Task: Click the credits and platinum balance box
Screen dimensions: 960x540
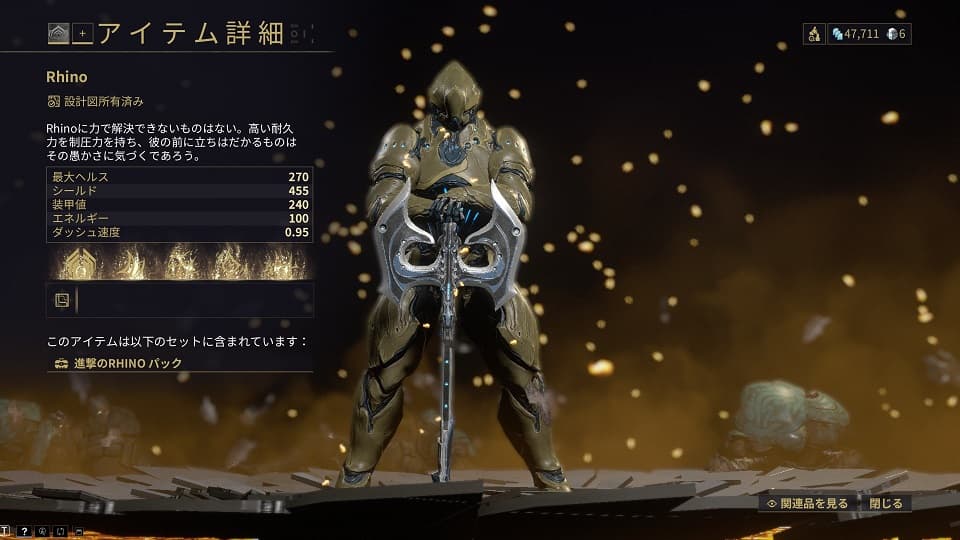Action: click(x=869, y=34)
